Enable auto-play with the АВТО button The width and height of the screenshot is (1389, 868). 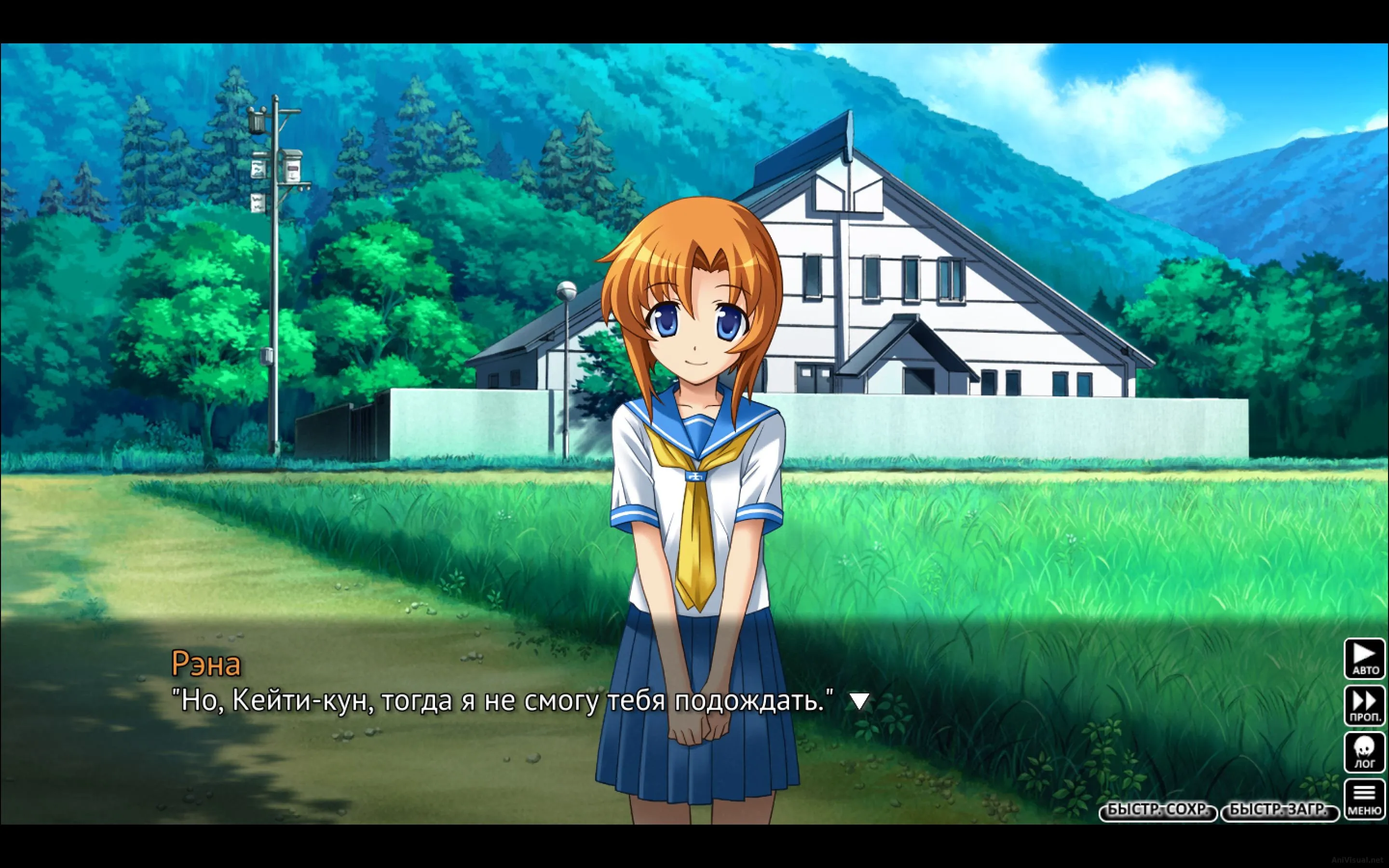coord(1364,658)
